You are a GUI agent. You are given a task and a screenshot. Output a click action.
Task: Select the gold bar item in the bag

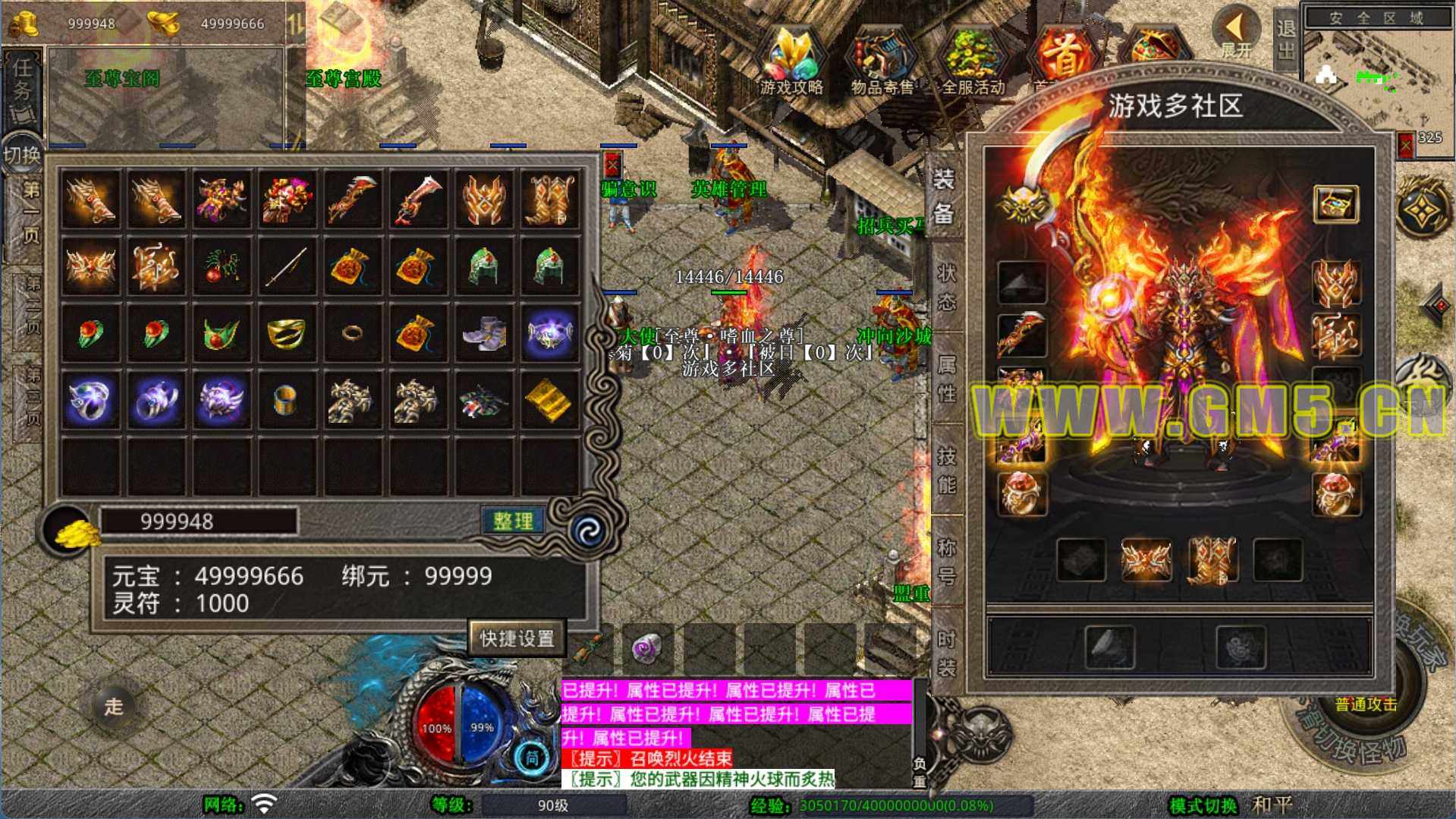(x=549, y=399)
